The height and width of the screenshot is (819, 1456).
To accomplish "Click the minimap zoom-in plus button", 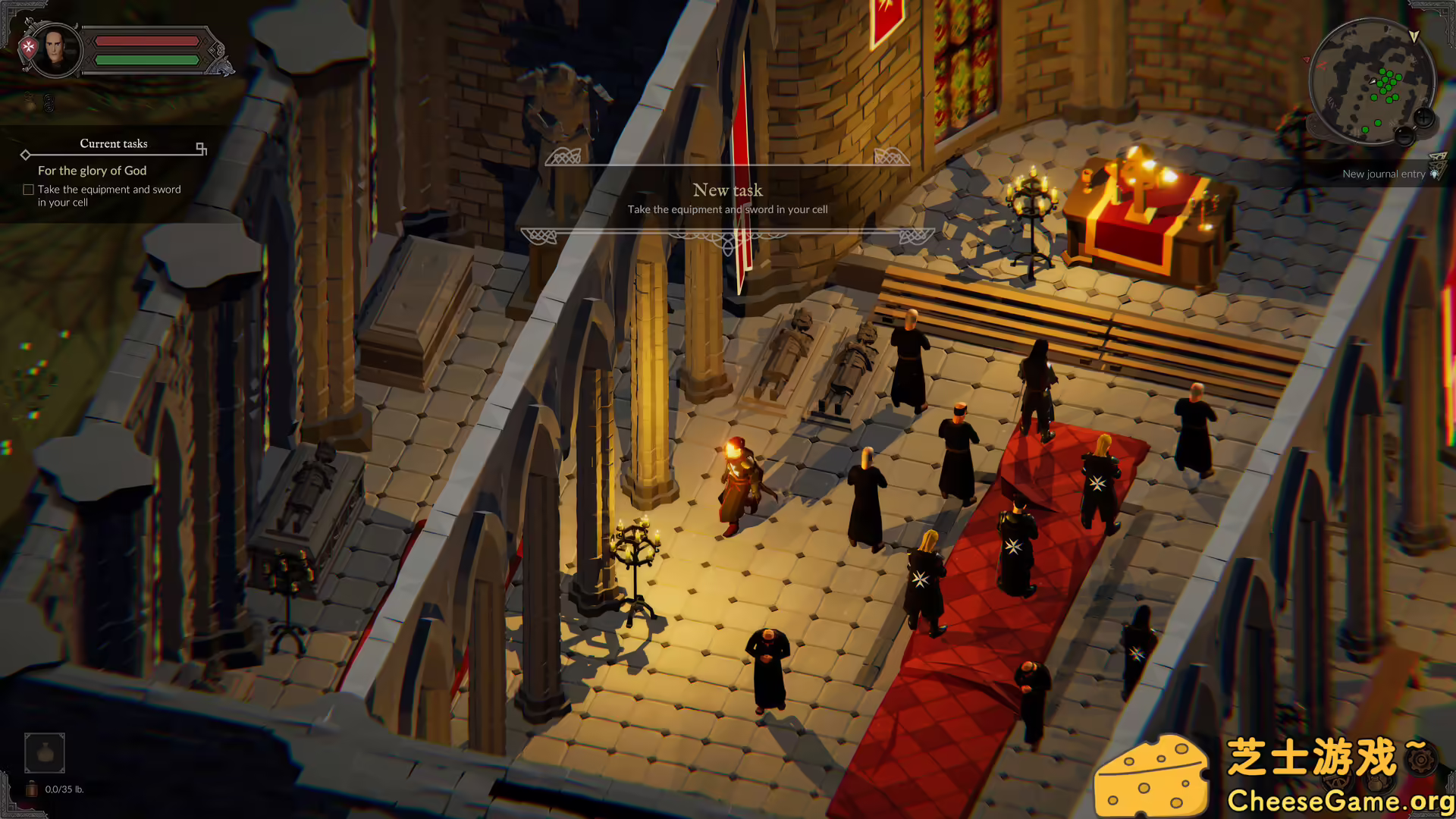I will [x=1423, y=117].
